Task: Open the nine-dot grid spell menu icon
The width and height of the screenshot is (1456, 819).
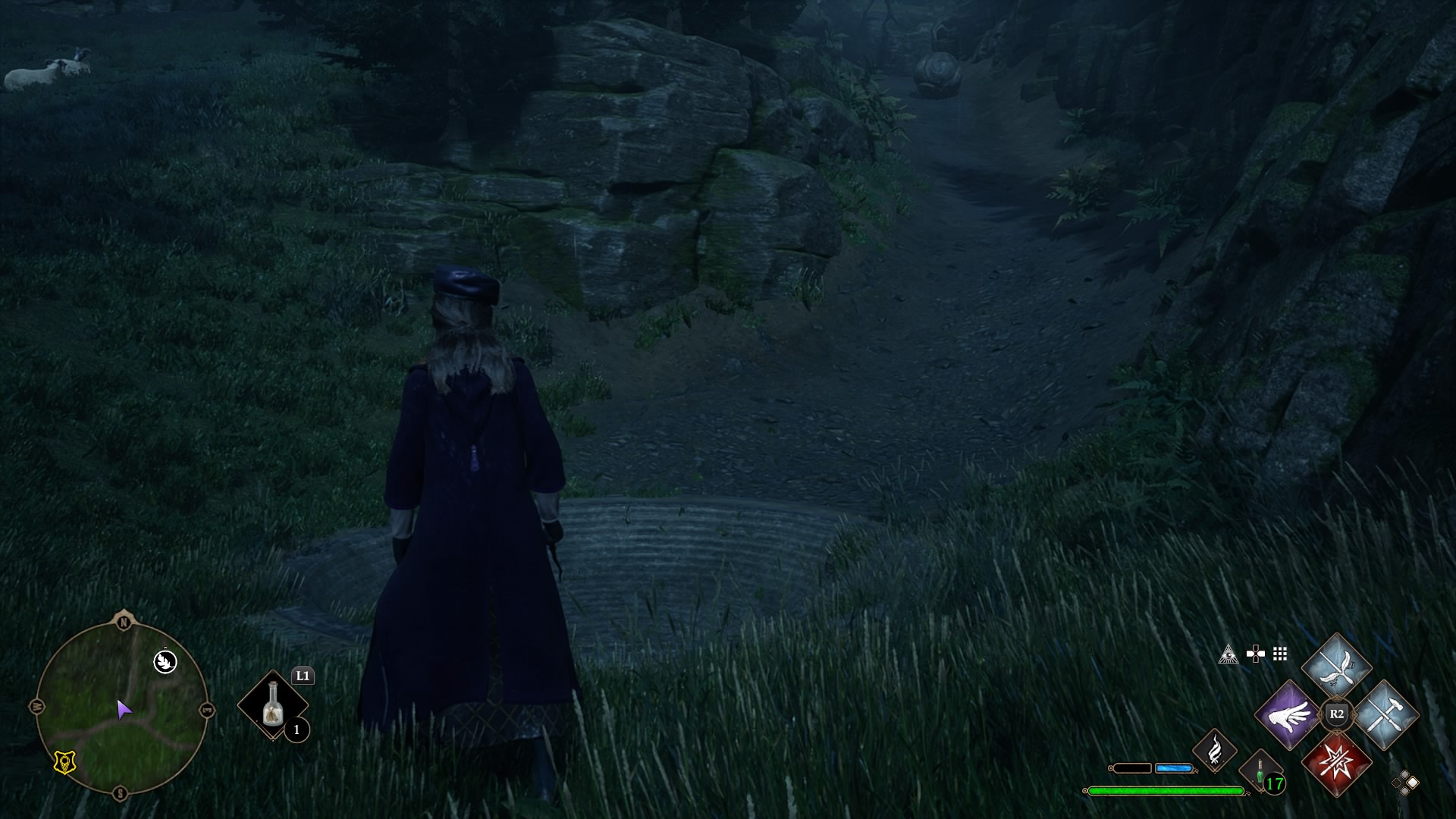Action: [x=1281, y=654]
